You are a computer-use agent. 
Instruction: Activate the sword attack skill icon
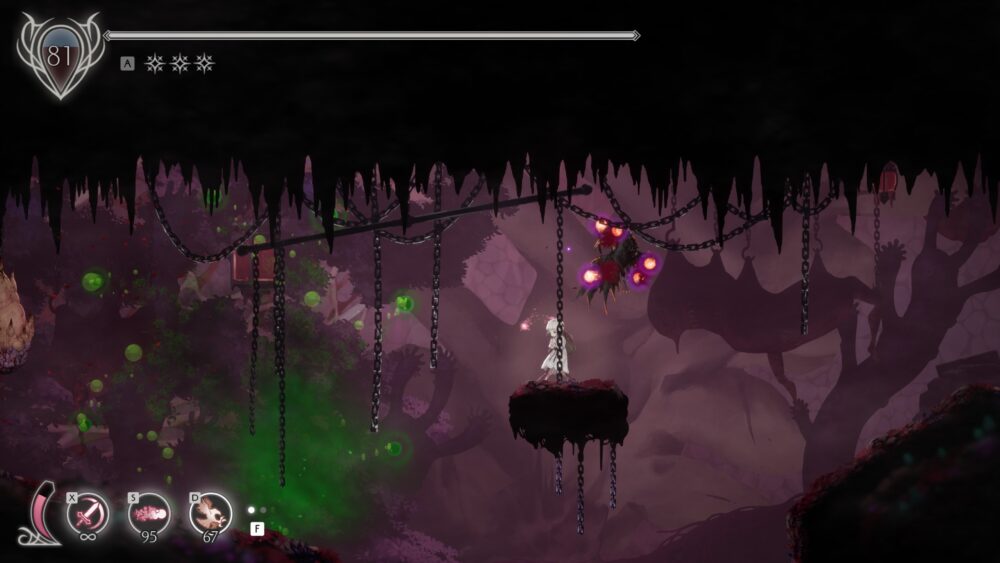(88, 514)
